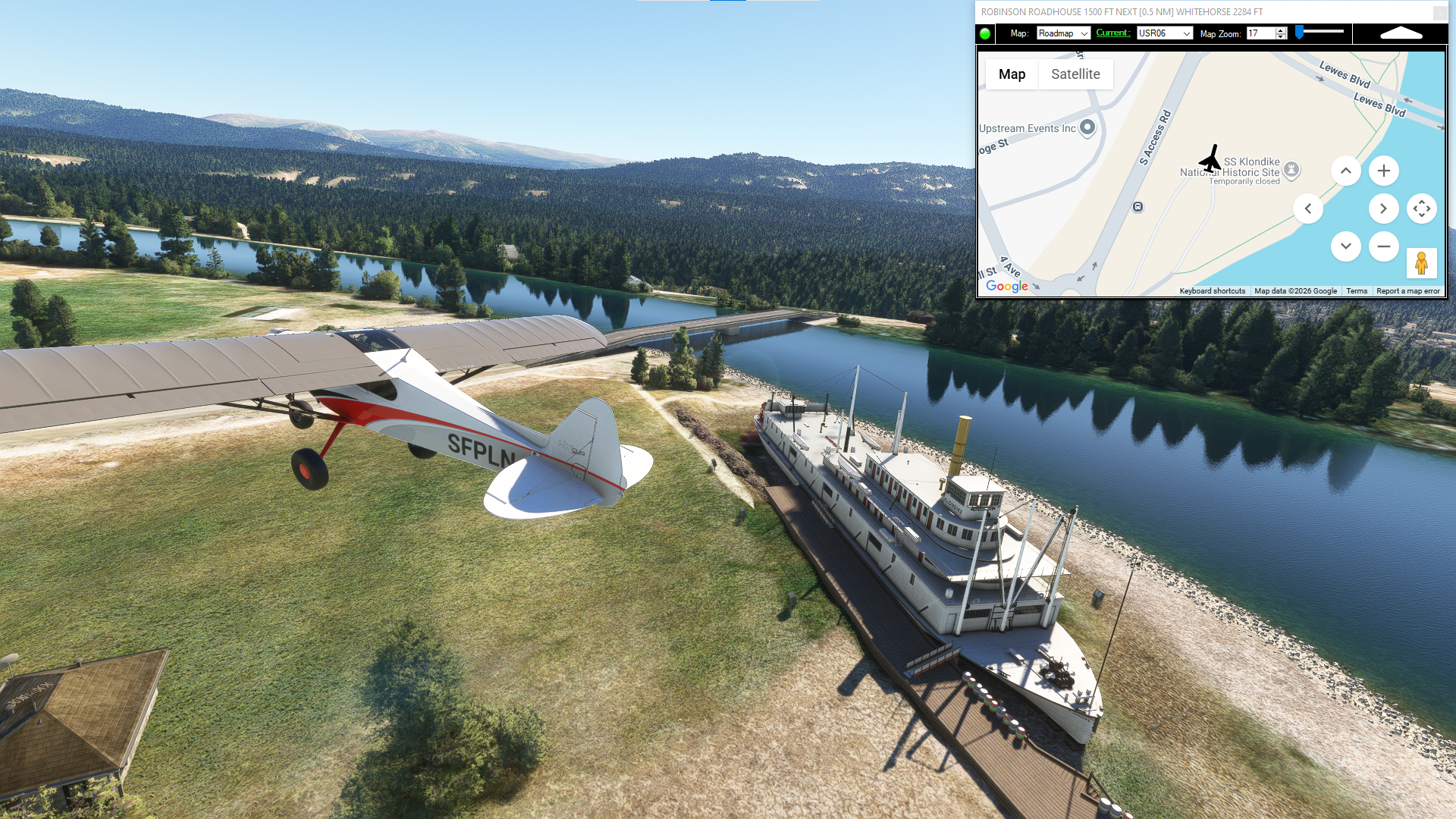Close the map overlay window
This screenshot has width=1456, height=819.
(x=1439, y=12)
